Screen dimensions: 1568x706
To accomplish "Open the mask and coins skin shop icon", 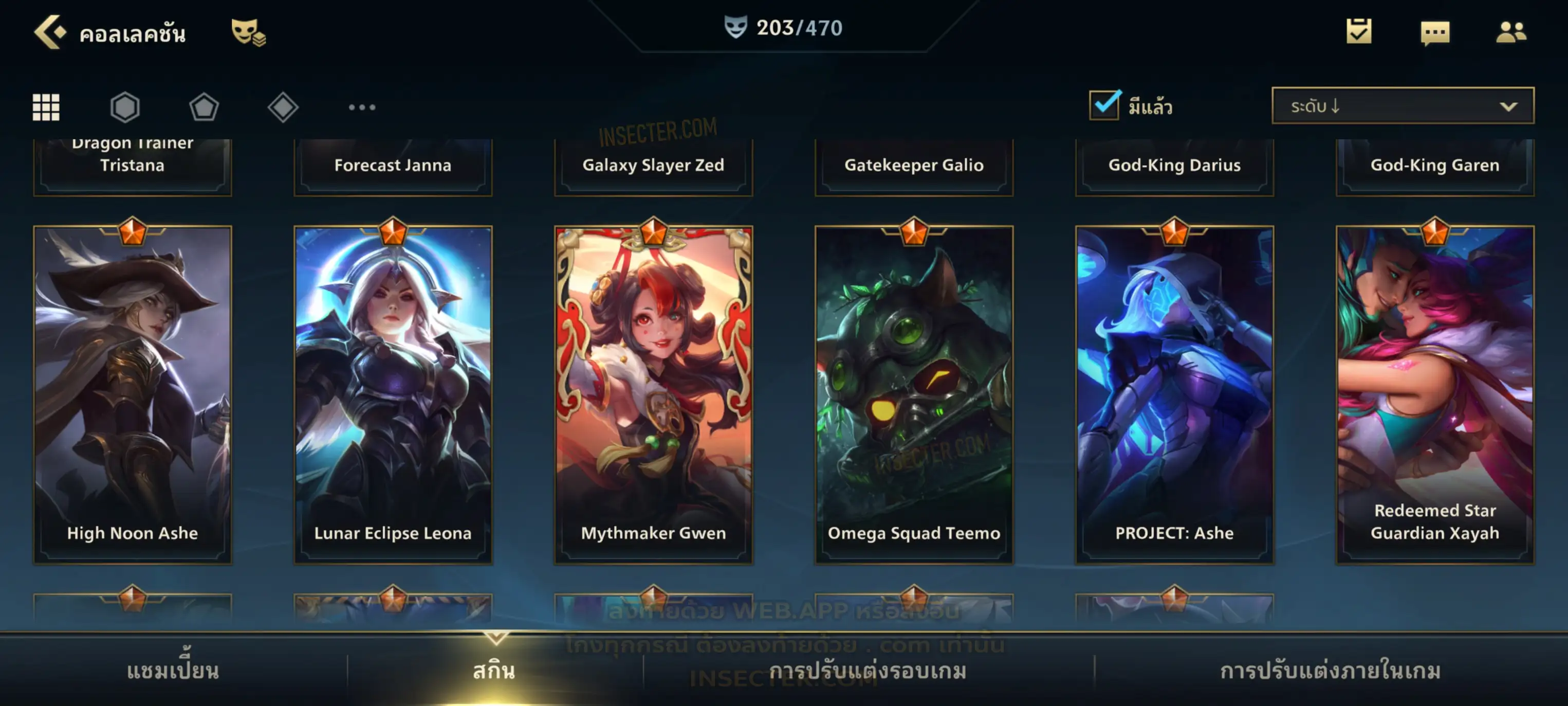I will click(248, 32).
